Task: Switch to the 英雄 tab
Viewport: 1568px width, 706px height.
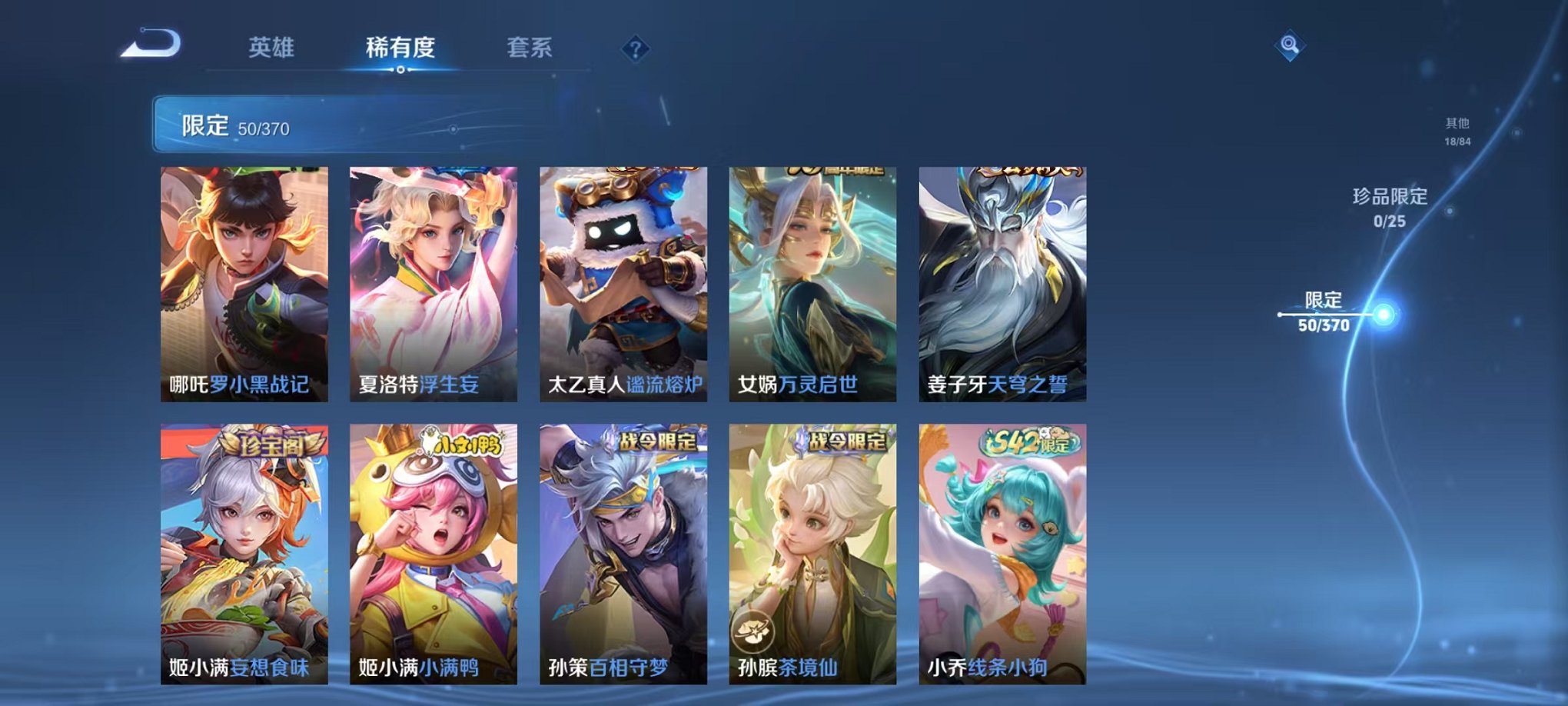Action: tap(269, 46)
